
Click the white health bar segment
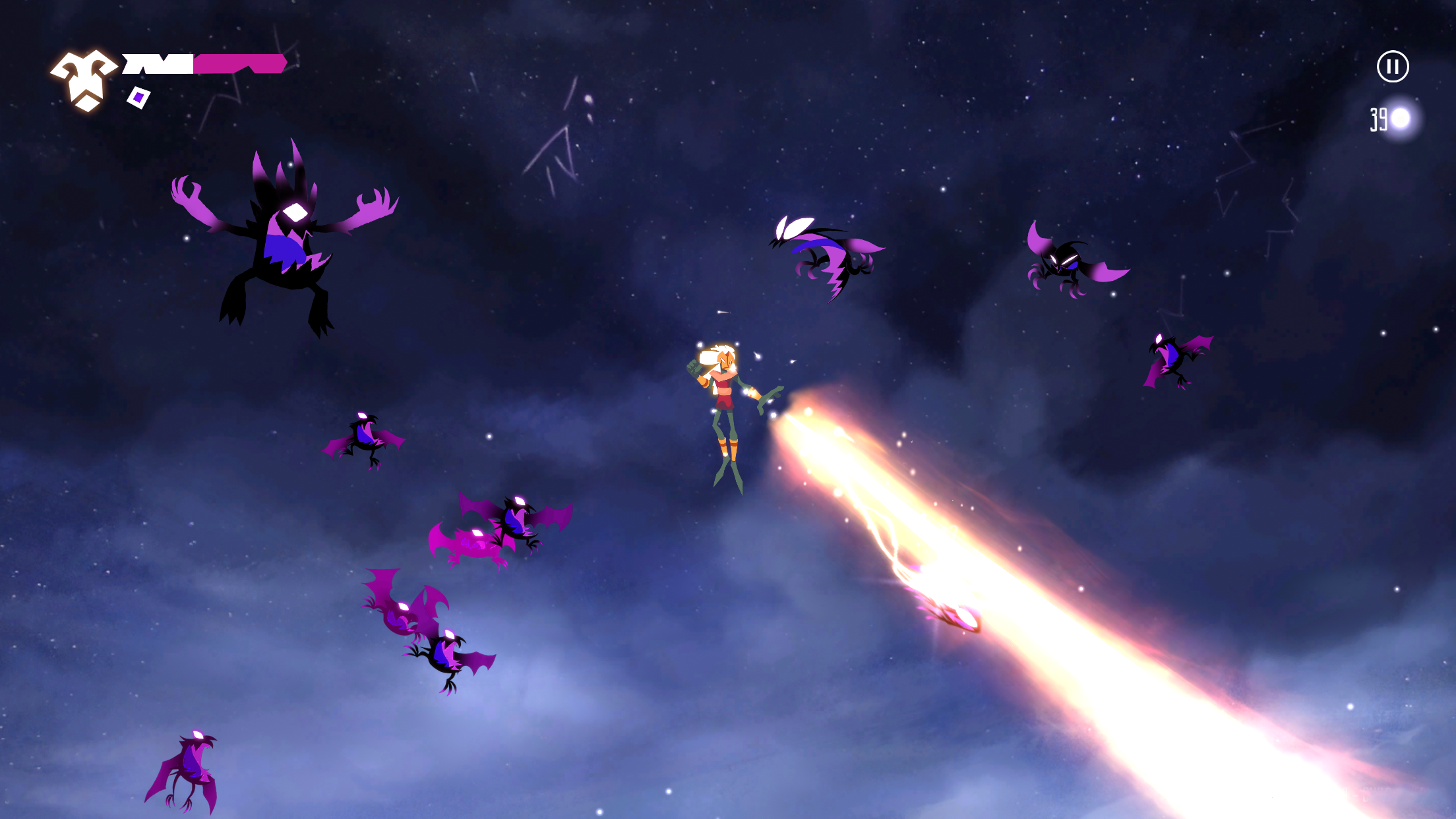click(x=158, y=64)
